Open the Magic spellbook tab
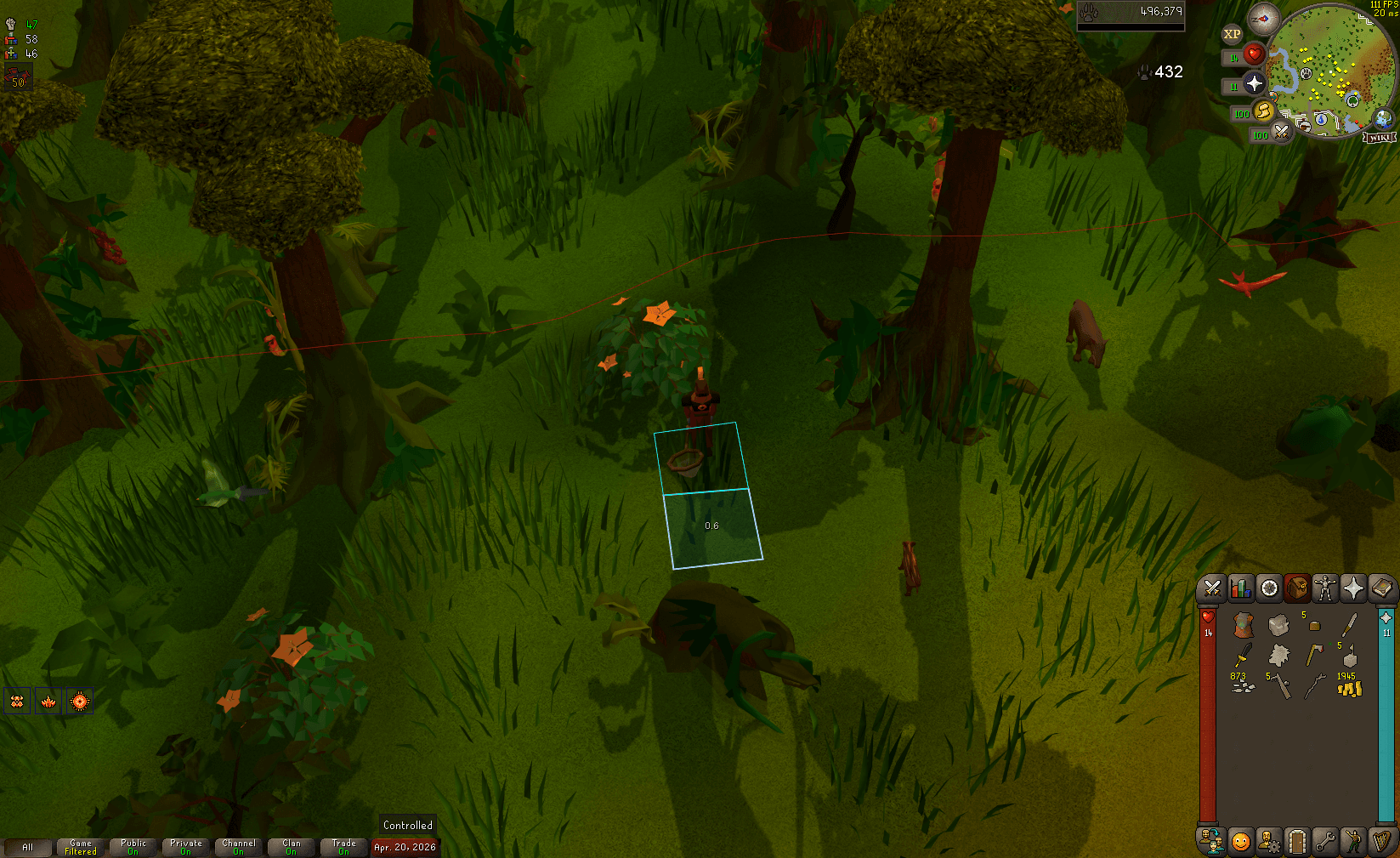 click(1381, 588)
